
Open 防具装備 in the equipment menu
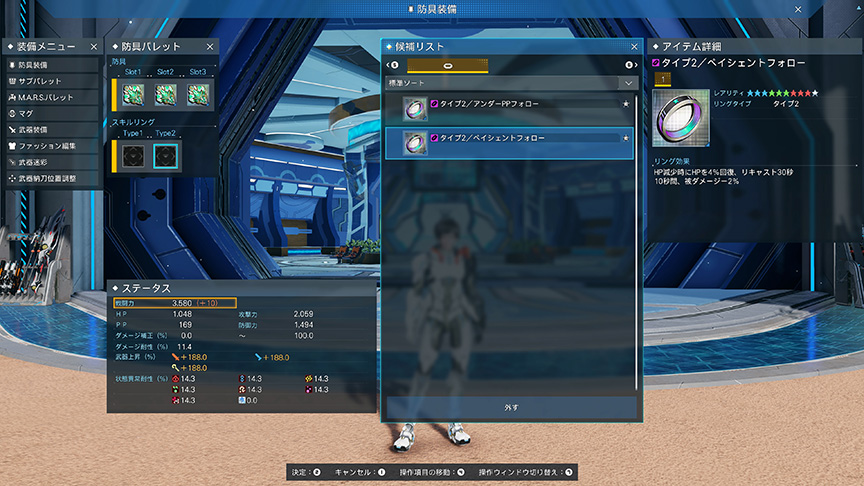click(x=52, y=65)
